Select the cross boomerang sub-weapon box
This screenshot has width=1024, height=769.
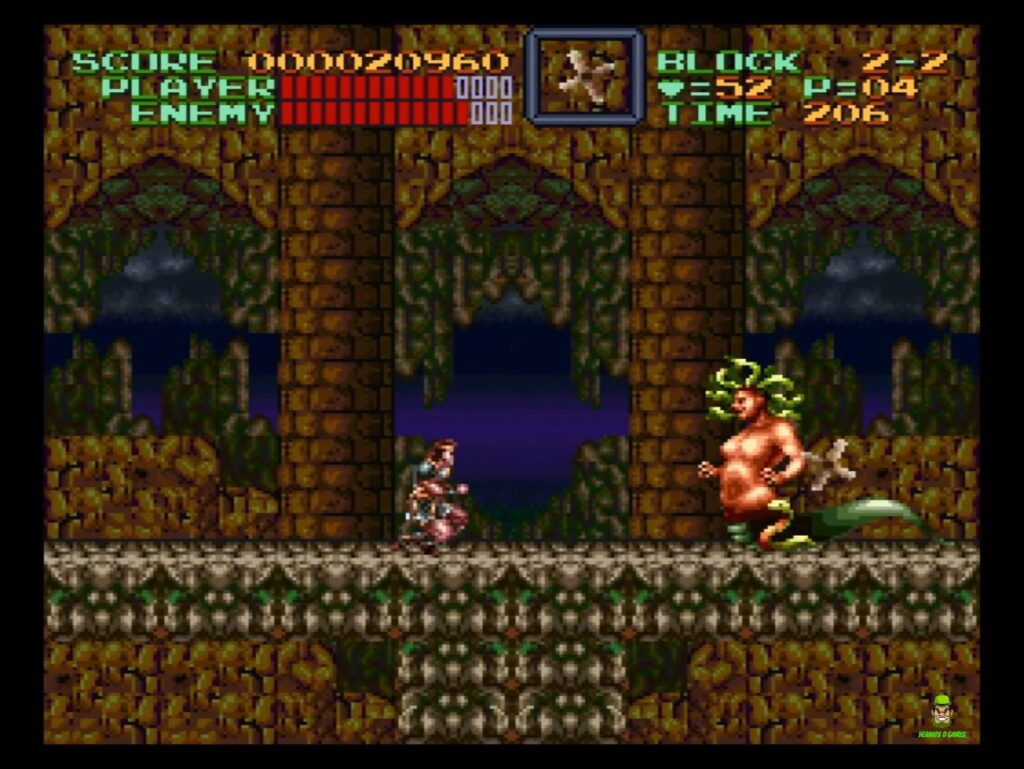pyautogui.click(x=584, y=77)
